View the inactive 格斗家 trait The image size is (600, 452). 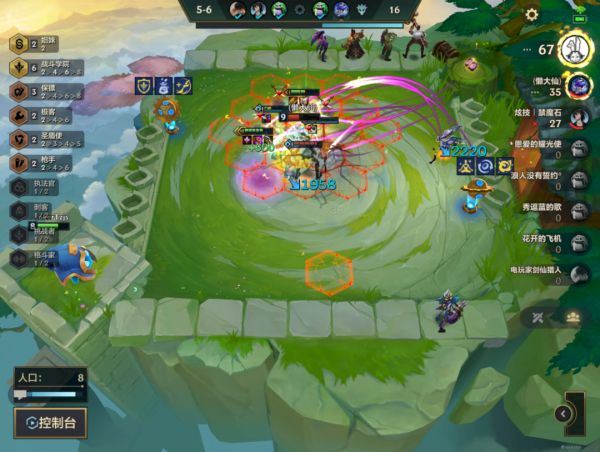click(18, 257)
